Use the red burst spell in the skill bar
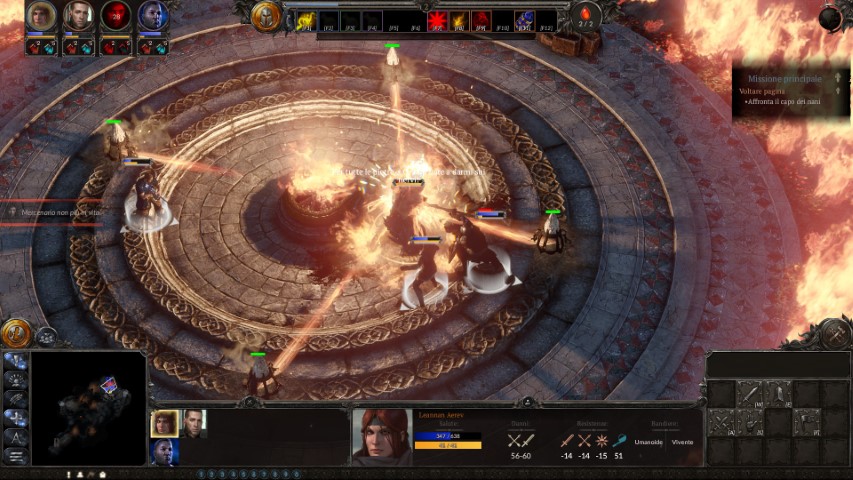 click(x=437, y=20)
